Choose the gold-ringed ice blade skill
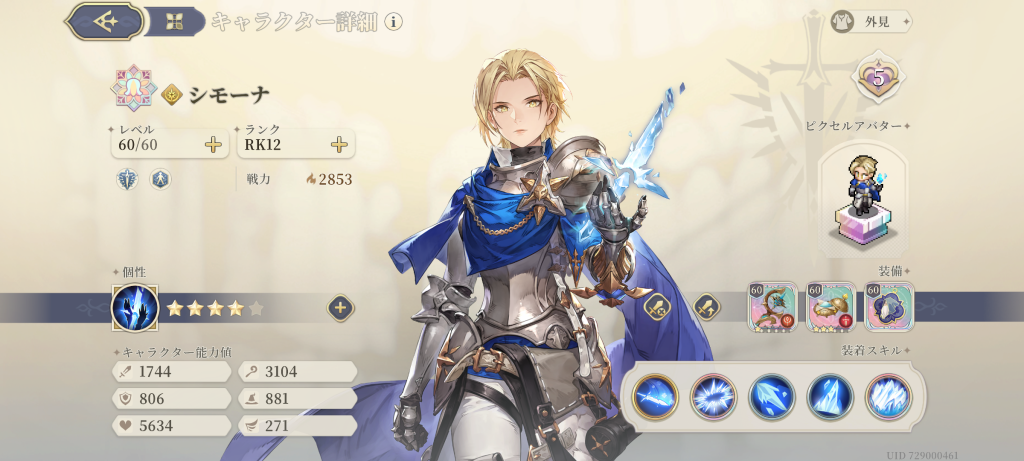Viewport: 1024px width, 461px height. [x=656, y=395]
